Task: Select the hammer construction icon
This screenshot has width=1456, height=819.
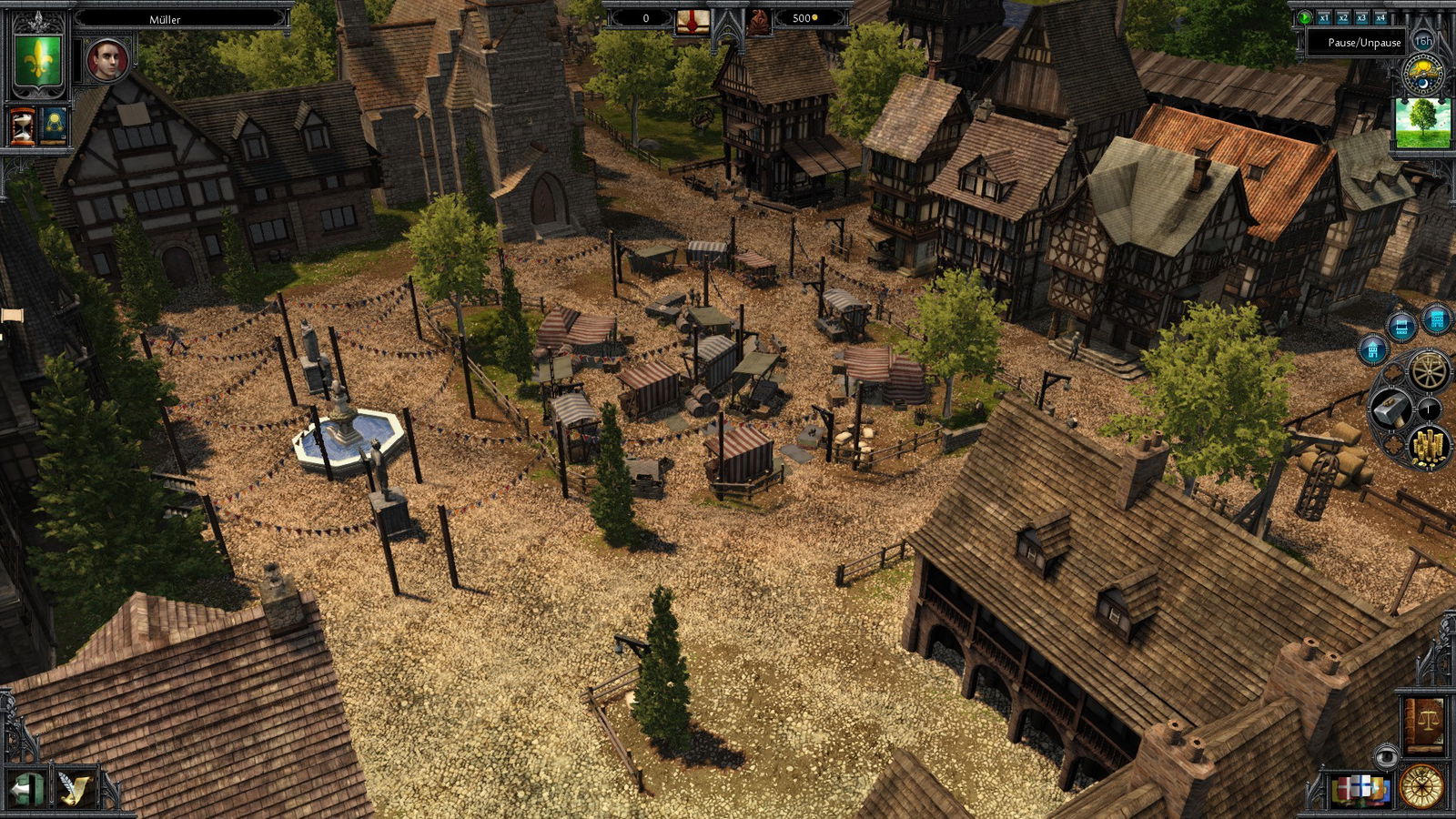Action: click(x=1392, y=408)
